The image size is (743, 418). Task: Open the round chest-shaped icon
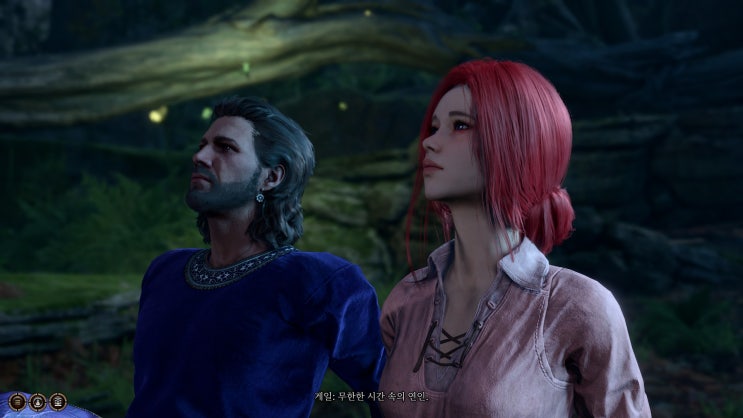pos(58,401)
